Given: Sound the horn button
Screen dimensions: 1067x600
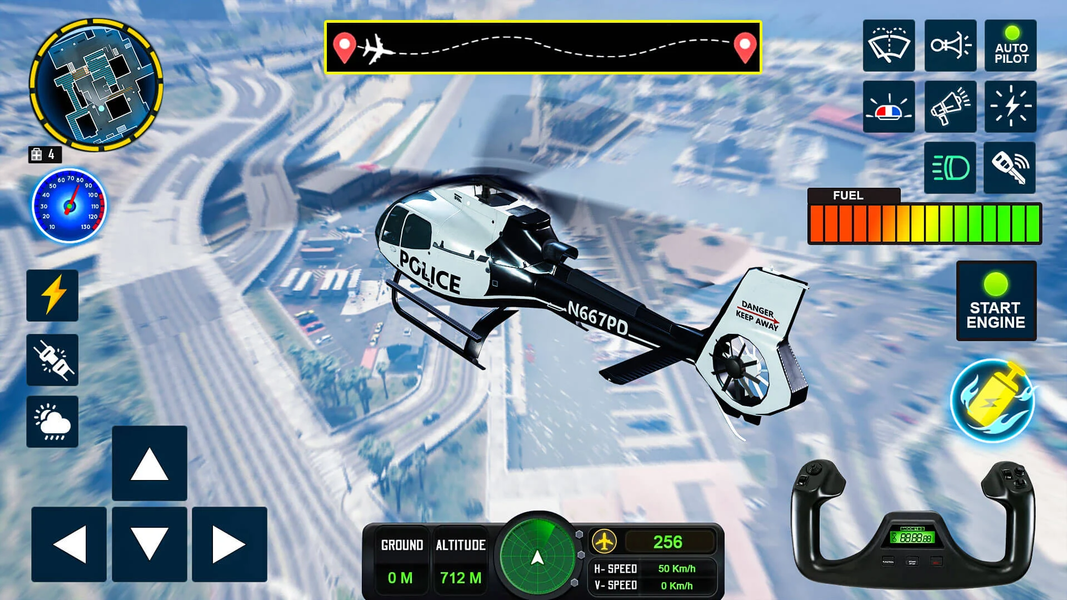Looking at the screenshot, I should tap(950, 46).
